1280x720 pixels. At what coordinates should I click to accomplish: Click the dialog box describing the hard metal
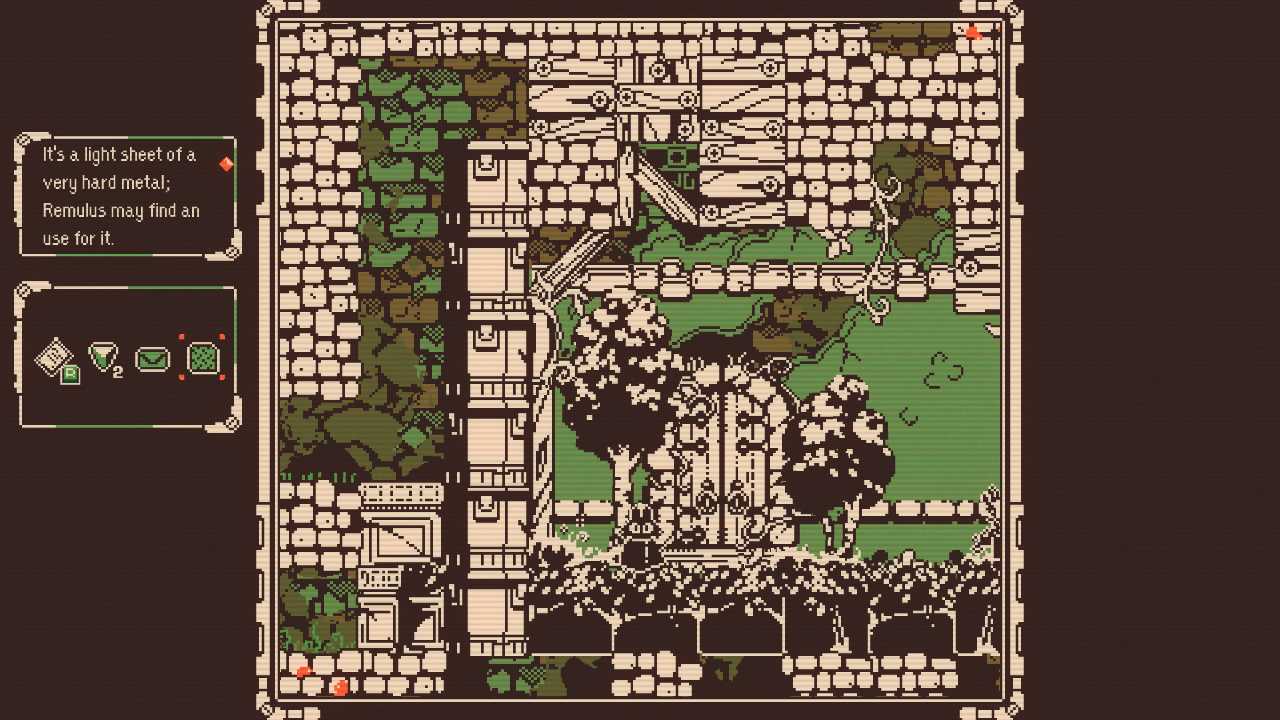120,196
